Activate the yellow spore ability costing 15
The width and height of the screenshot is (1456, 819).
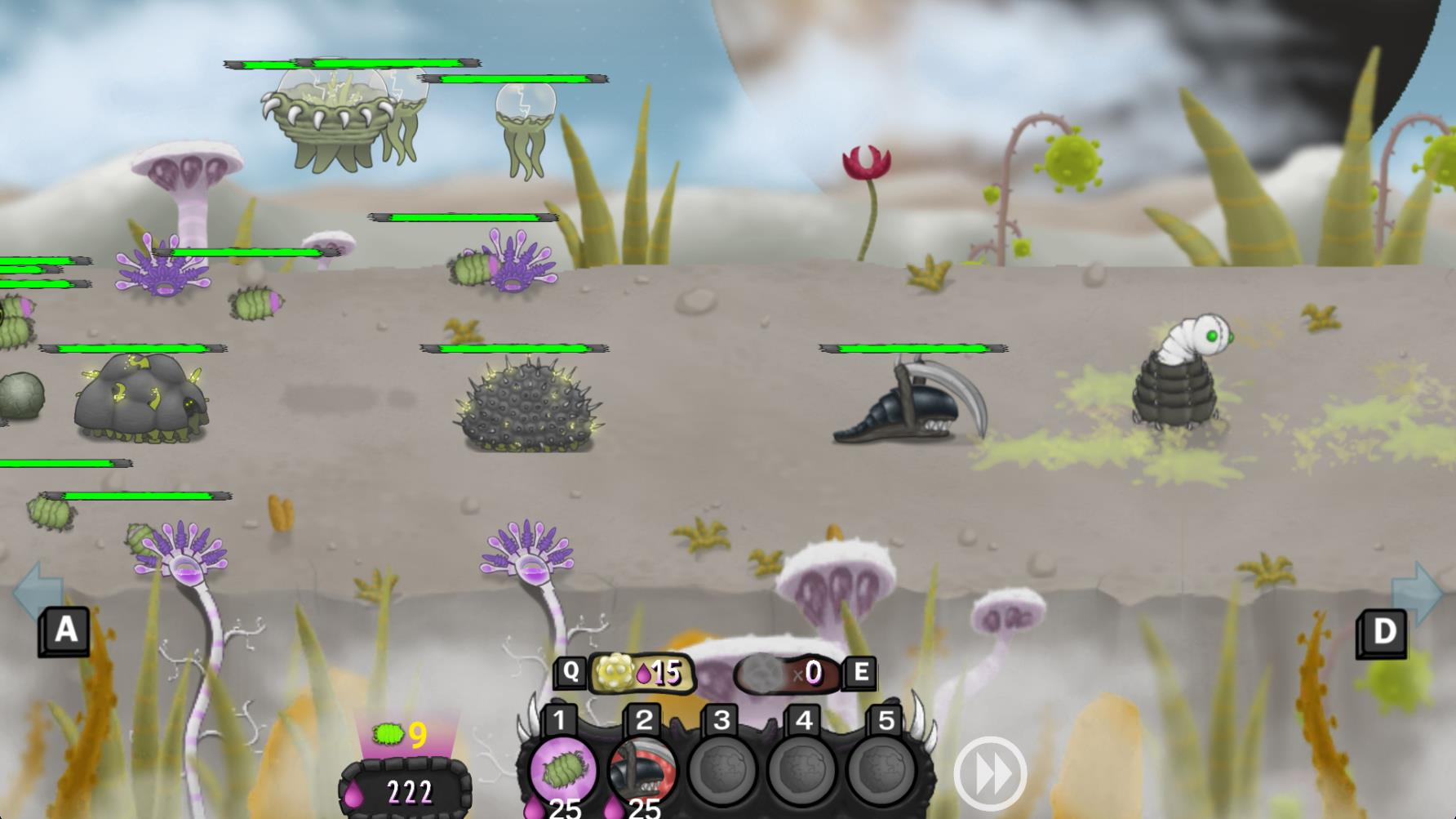642,673
